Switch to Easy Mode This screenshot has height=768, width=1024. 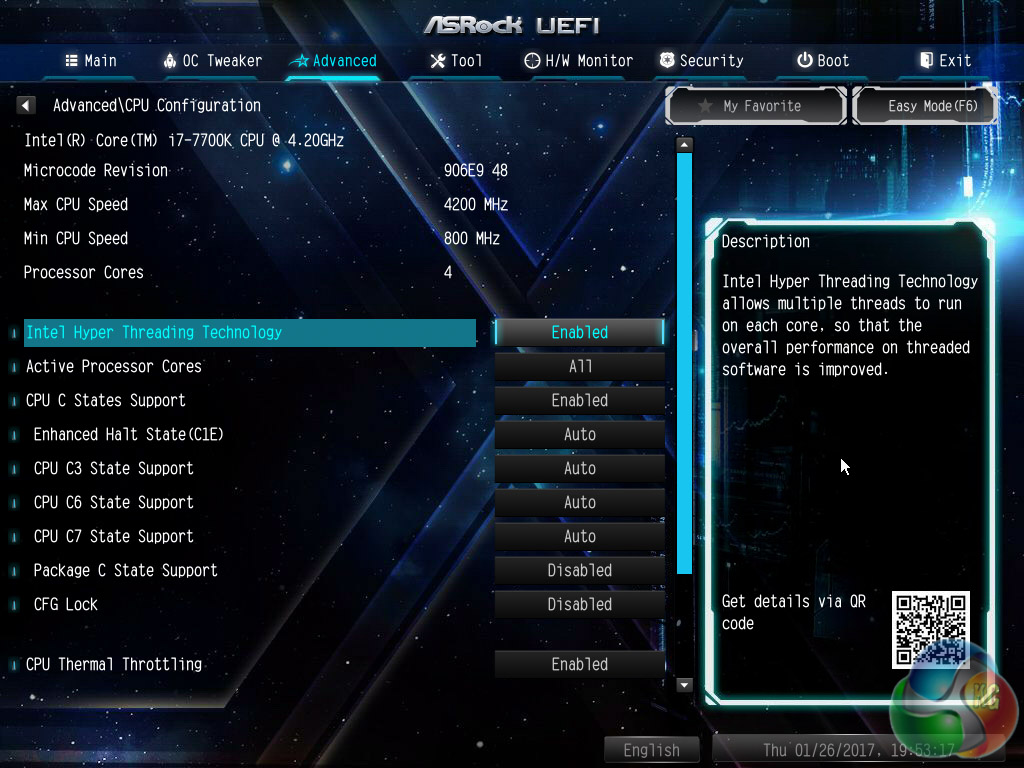pos(925,106)
